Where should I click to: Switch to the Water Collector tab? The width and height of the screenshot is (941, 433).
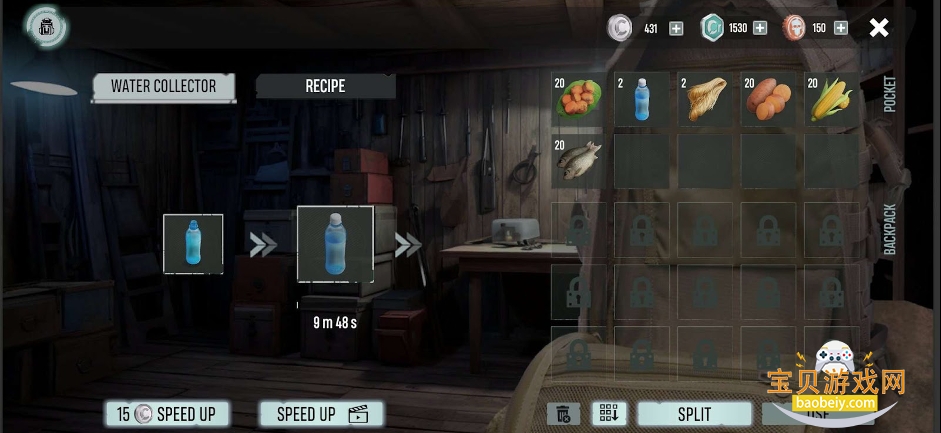[163, 86]
